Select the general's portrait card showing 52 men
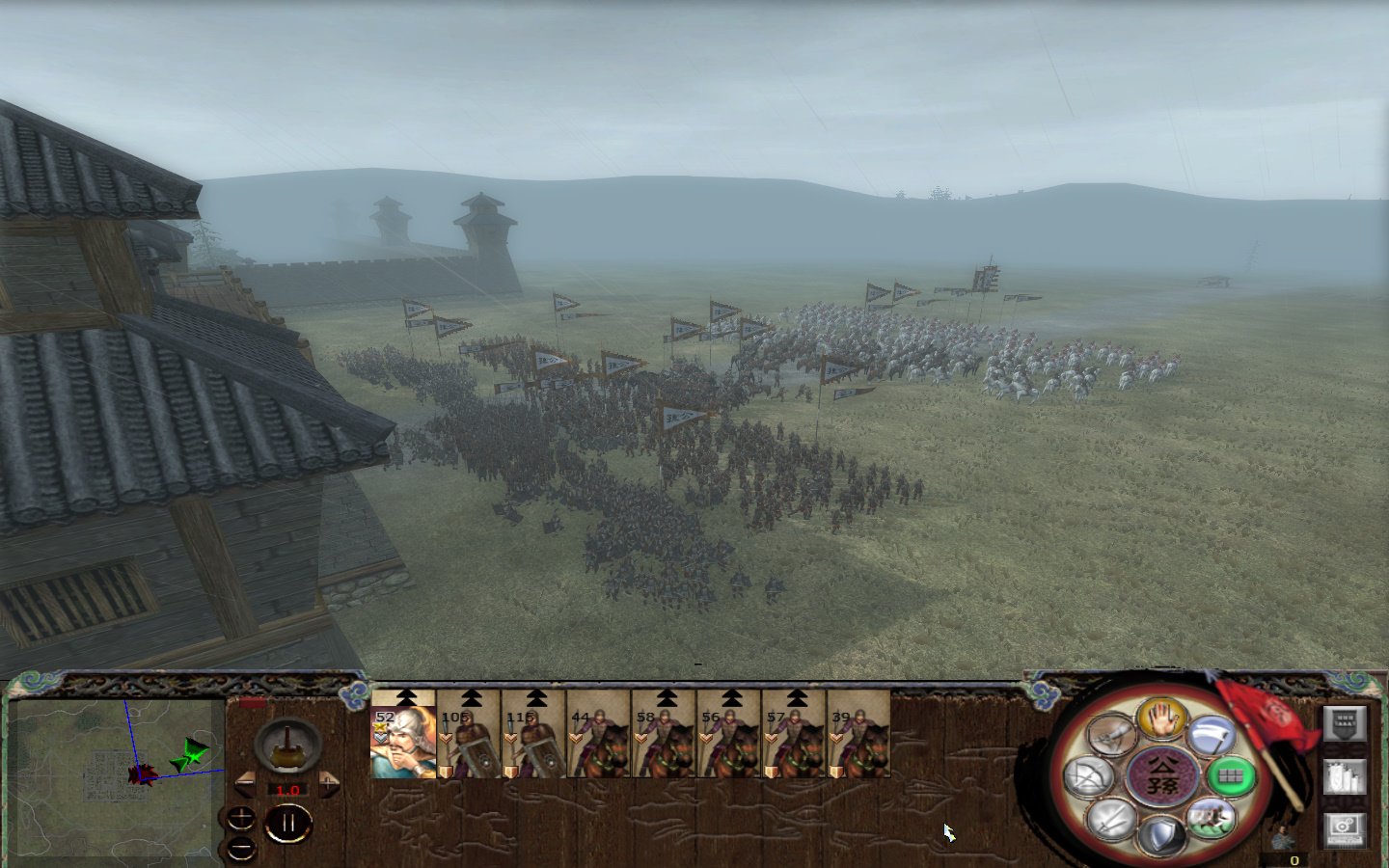 tap(402, 743)
